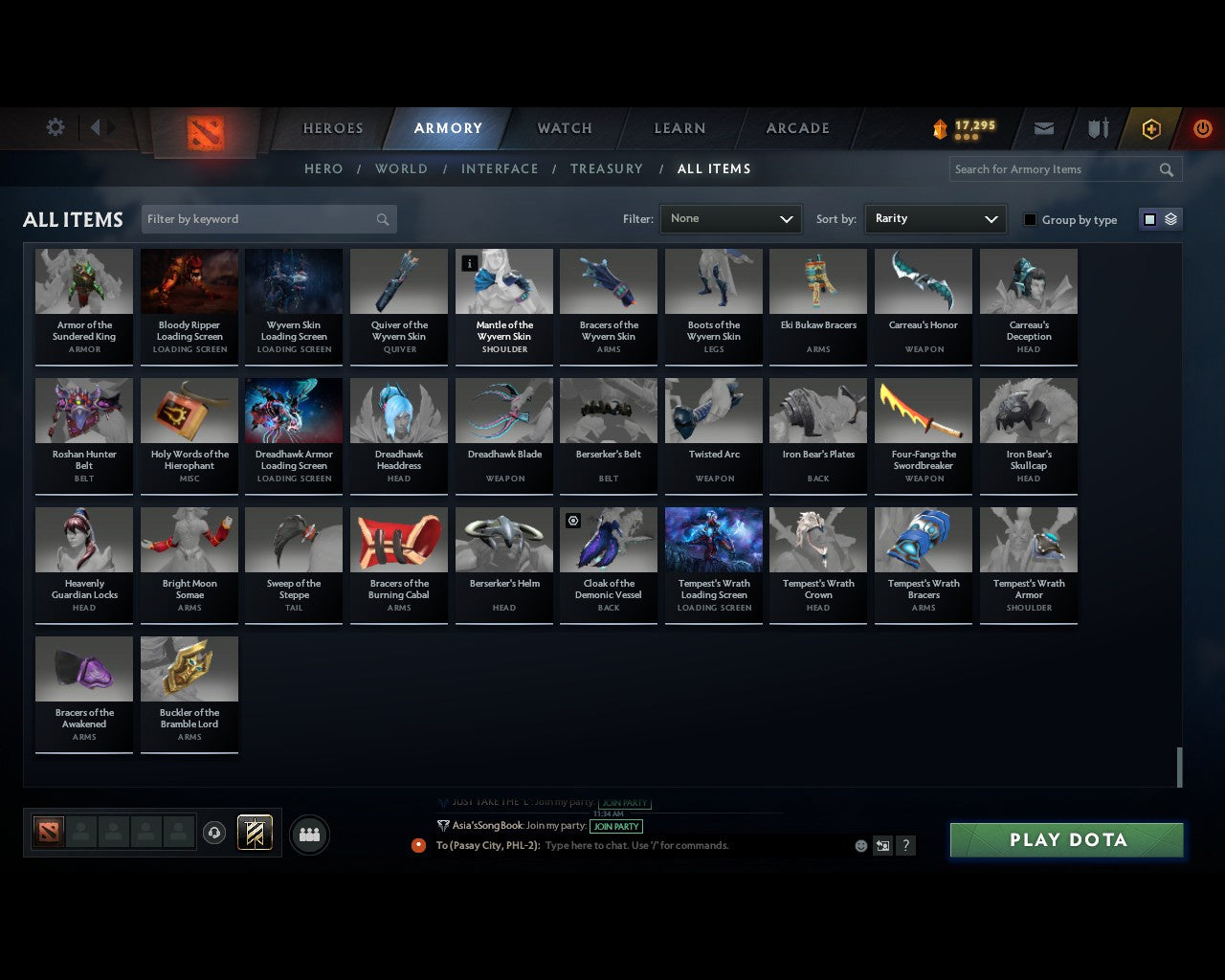This screenshot has width=1225, height=980.
Task: Open Dota Plus with the gold plus icon
Action: coord(1150,128)
